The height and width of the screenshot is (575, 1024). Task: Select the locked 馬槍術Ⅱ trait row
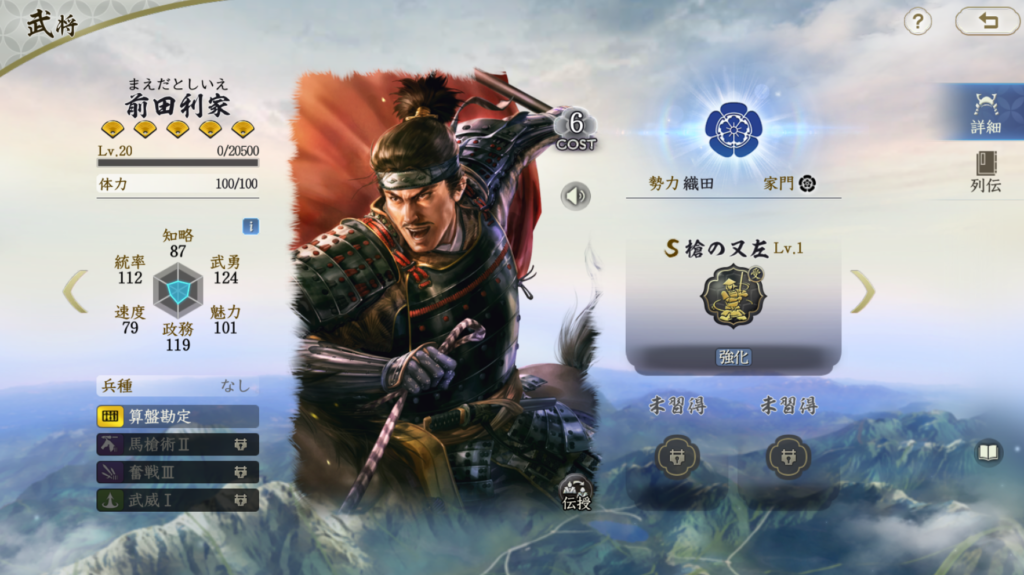click(x=177, y=444)
